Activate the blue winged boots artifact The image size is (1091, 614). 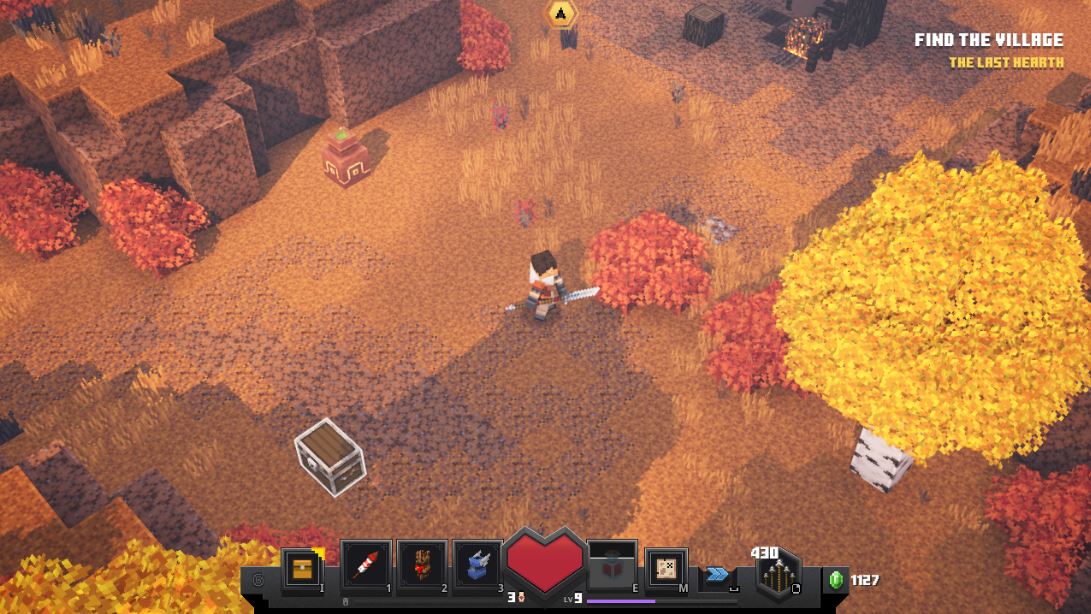click(477, 568)
